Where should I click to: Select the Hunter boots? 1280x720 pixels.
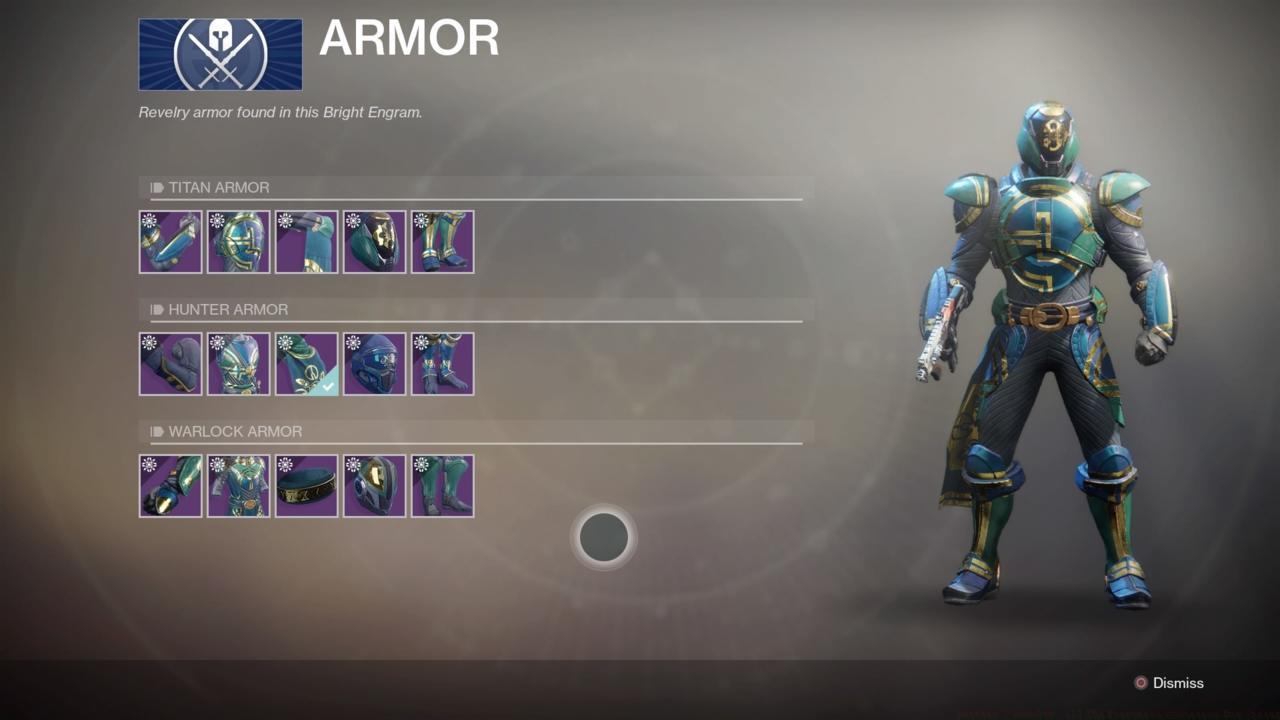[442, 363]
